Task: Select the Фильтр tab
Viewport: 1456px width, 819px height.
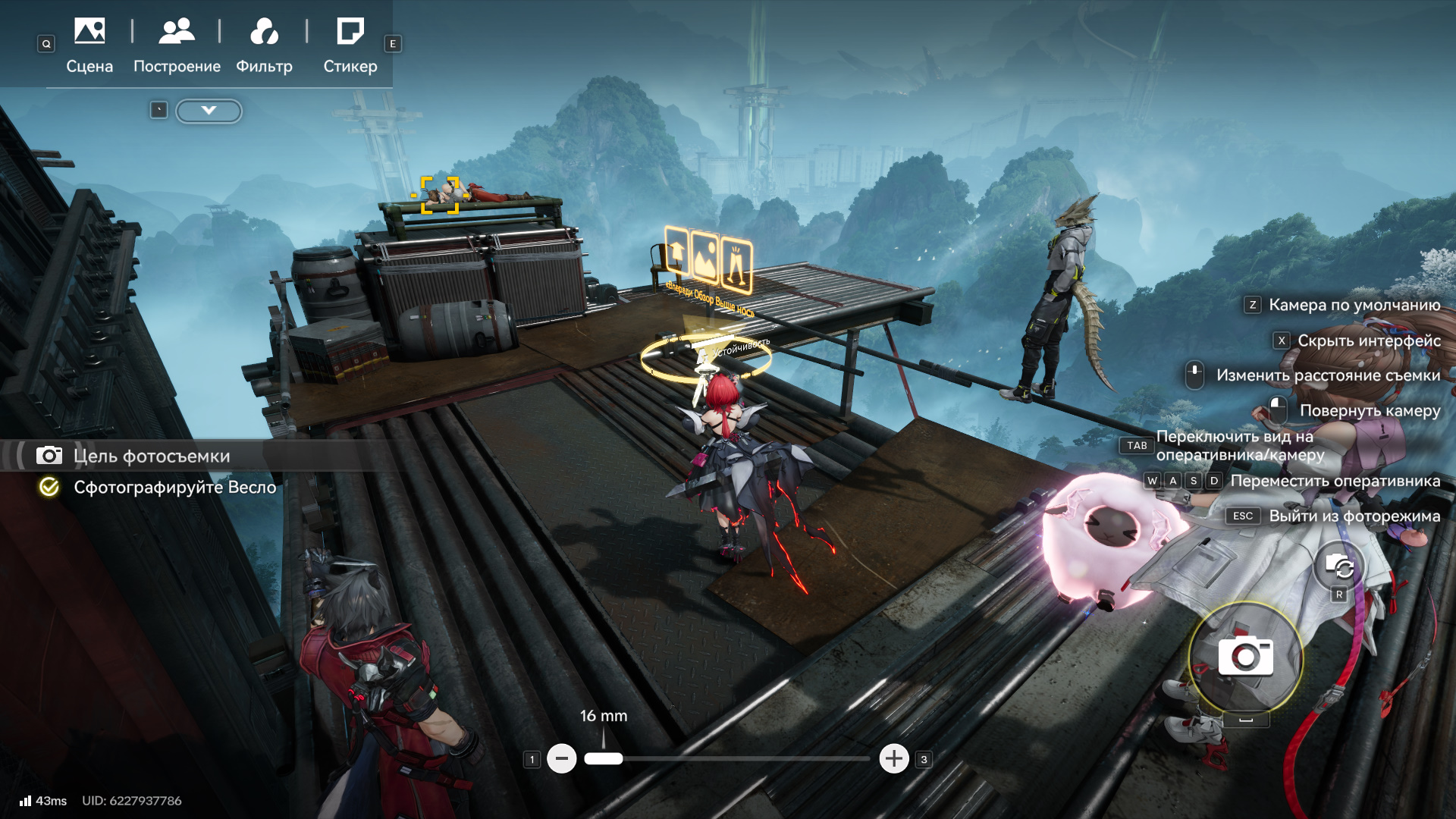Action: coord(264,45)
